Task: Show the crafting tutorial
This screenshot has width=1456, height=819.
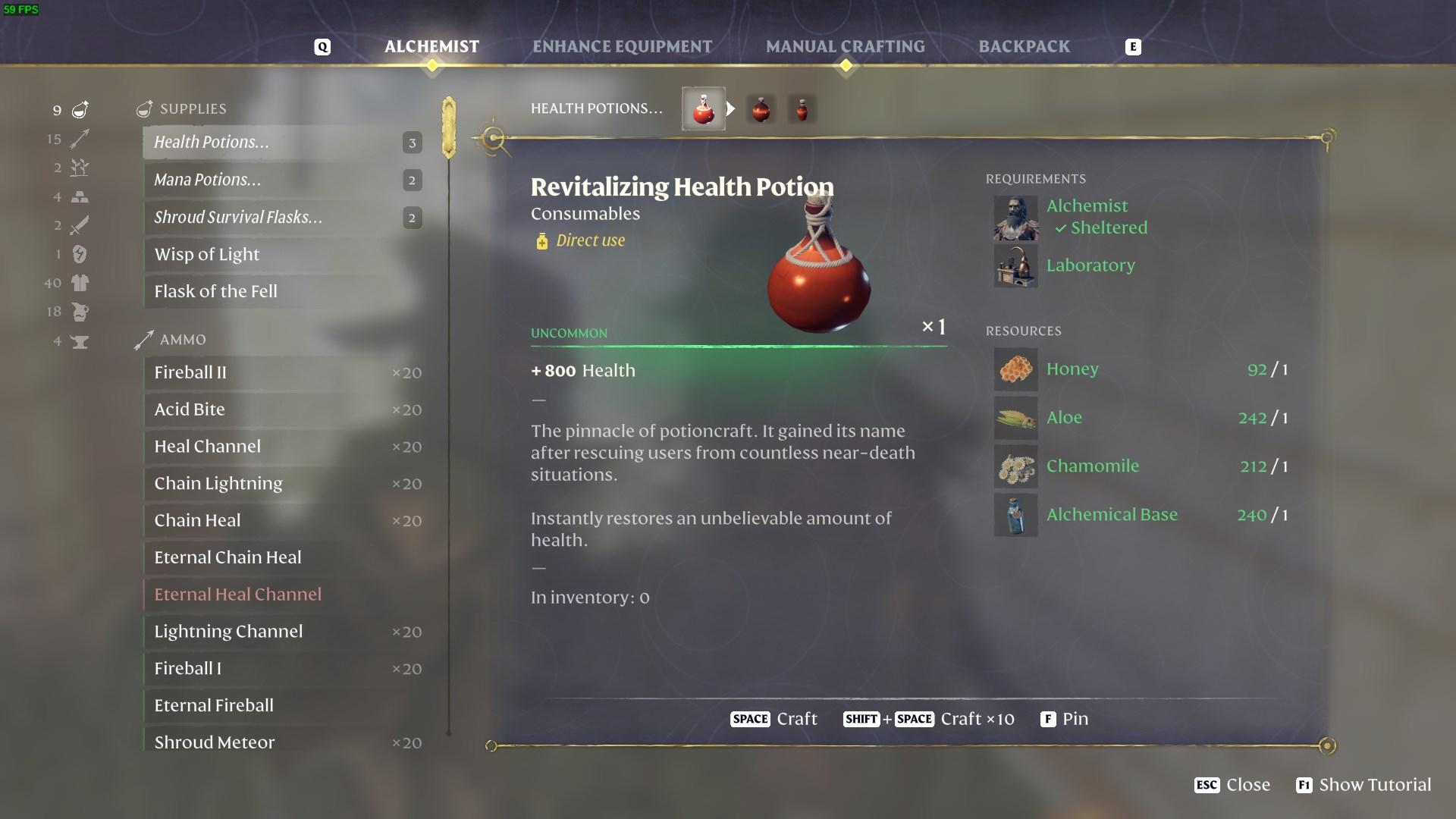Action: 1363,785
